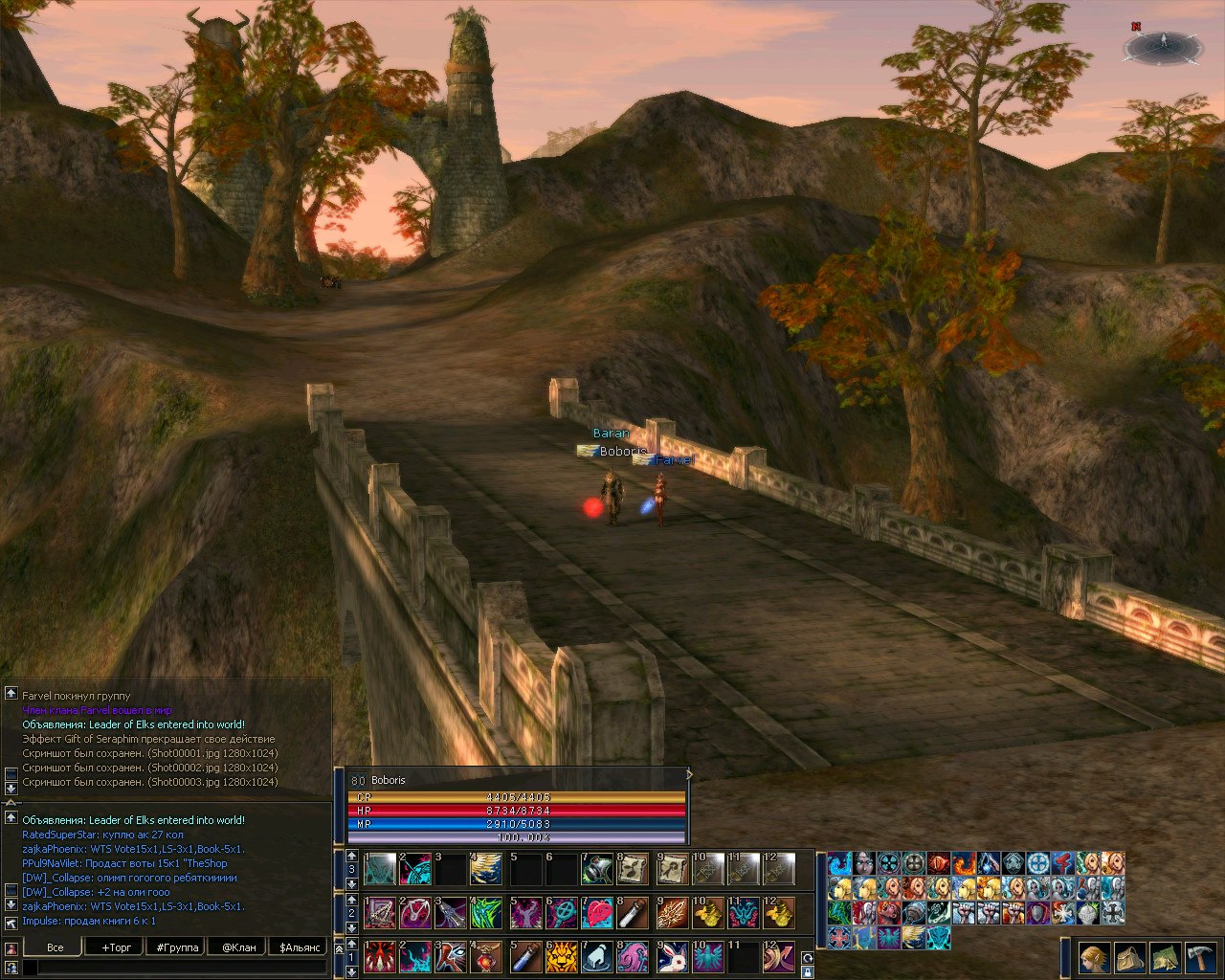Toggle the hotbar padlock button

click(807, 971)
